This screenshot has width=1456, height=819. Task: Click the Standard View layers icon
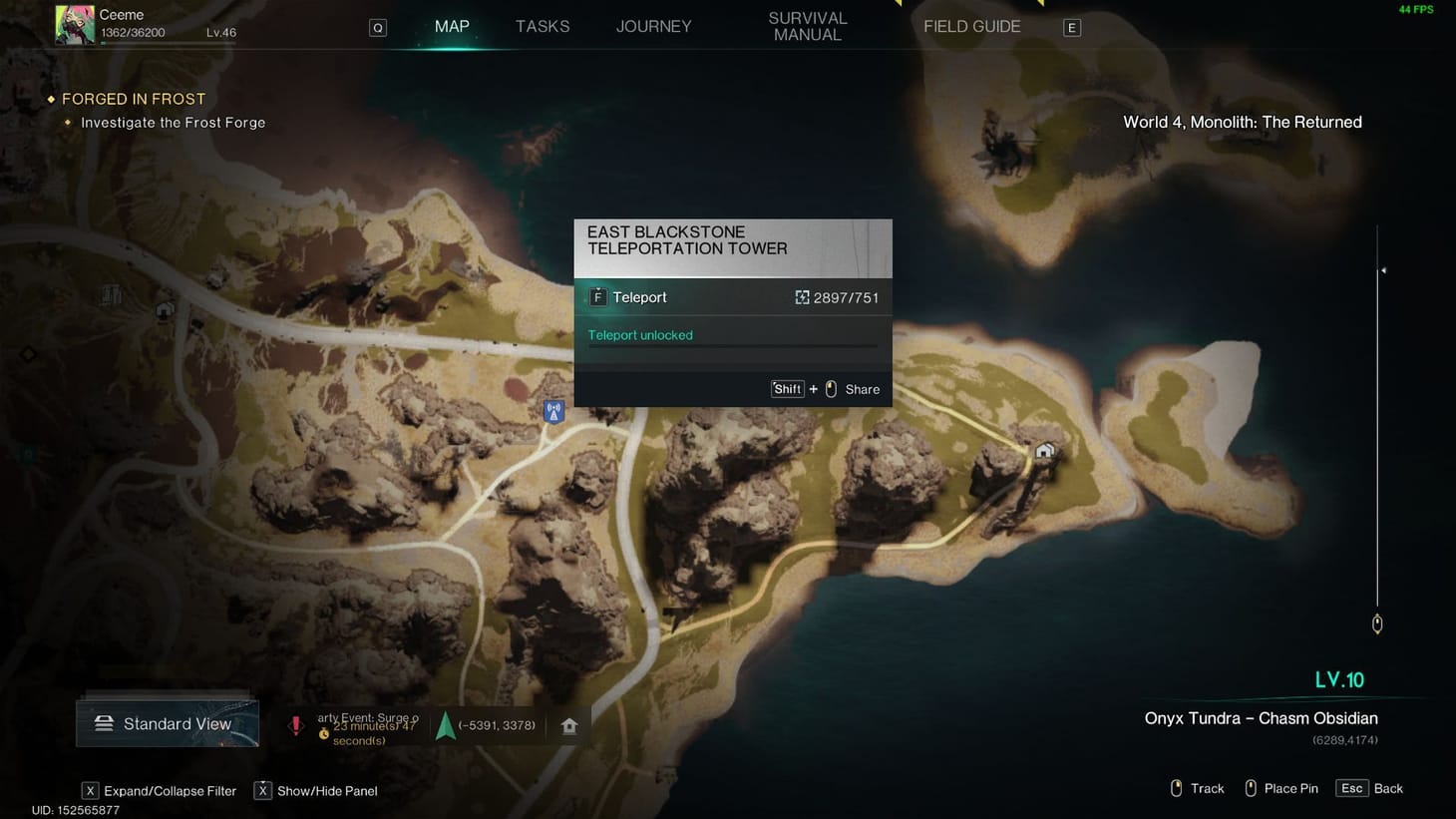pyautogui.click(x=105, y=723)
